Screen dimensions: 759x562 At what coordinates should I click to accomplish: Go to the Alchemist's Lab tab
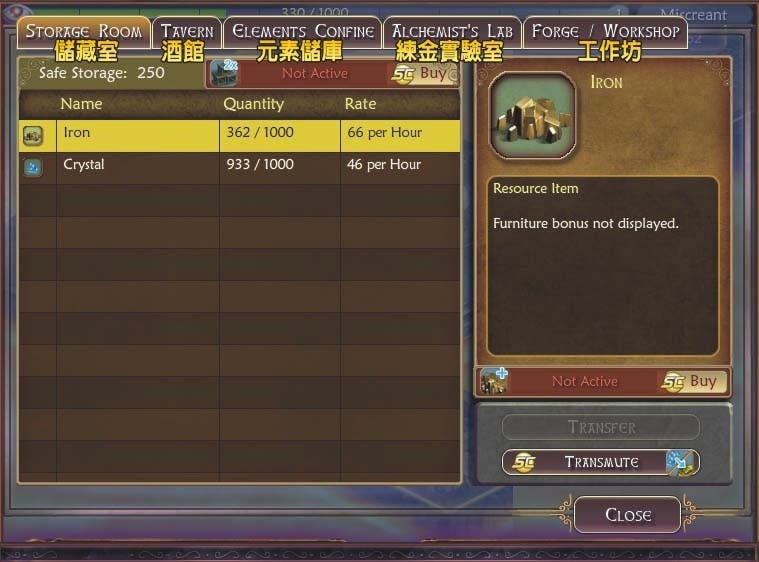point(452,32)
